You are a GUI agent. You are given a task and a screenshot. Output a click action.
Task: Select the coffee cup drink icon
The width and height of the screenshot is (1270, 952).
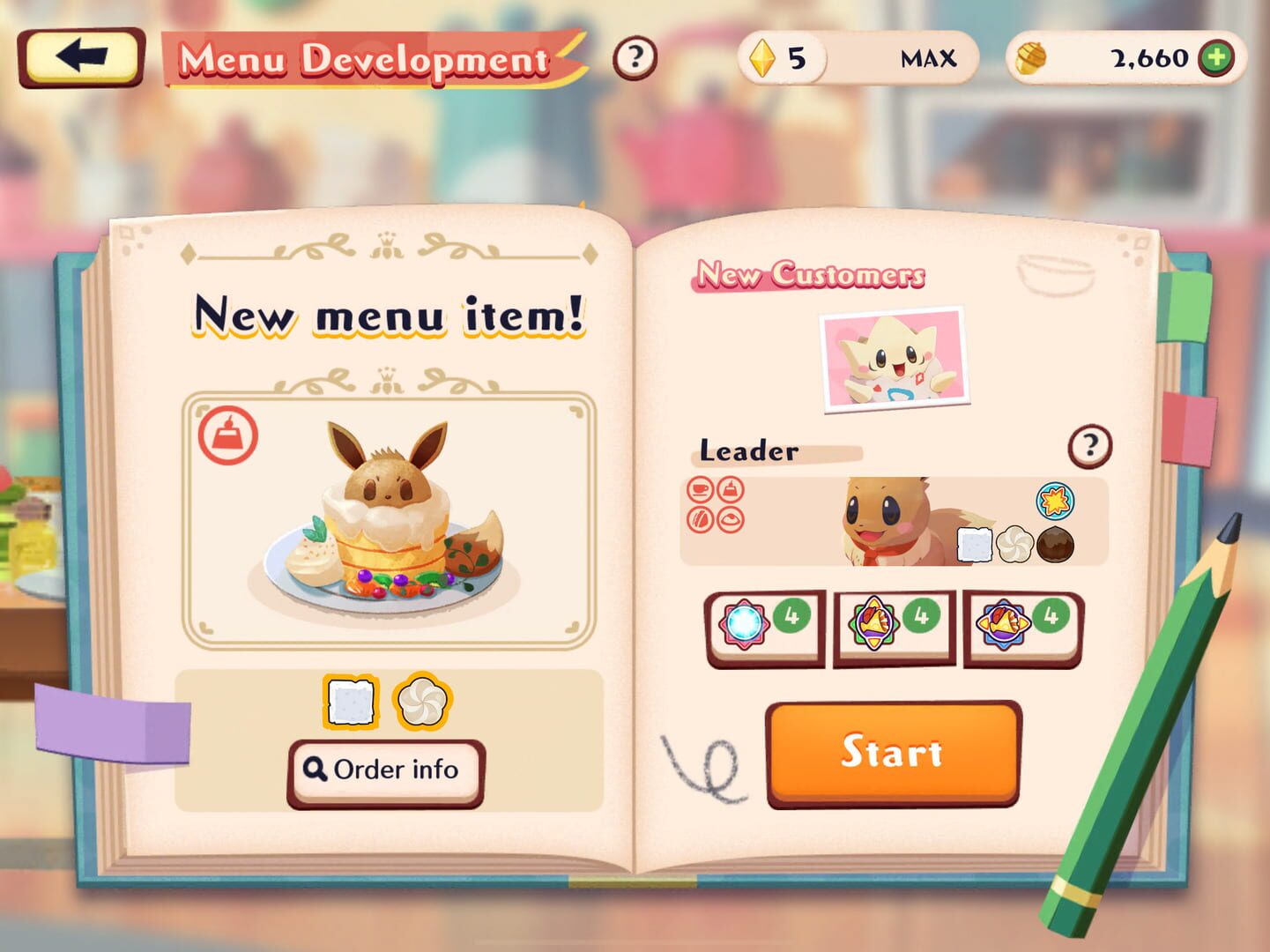coord(699,491)
